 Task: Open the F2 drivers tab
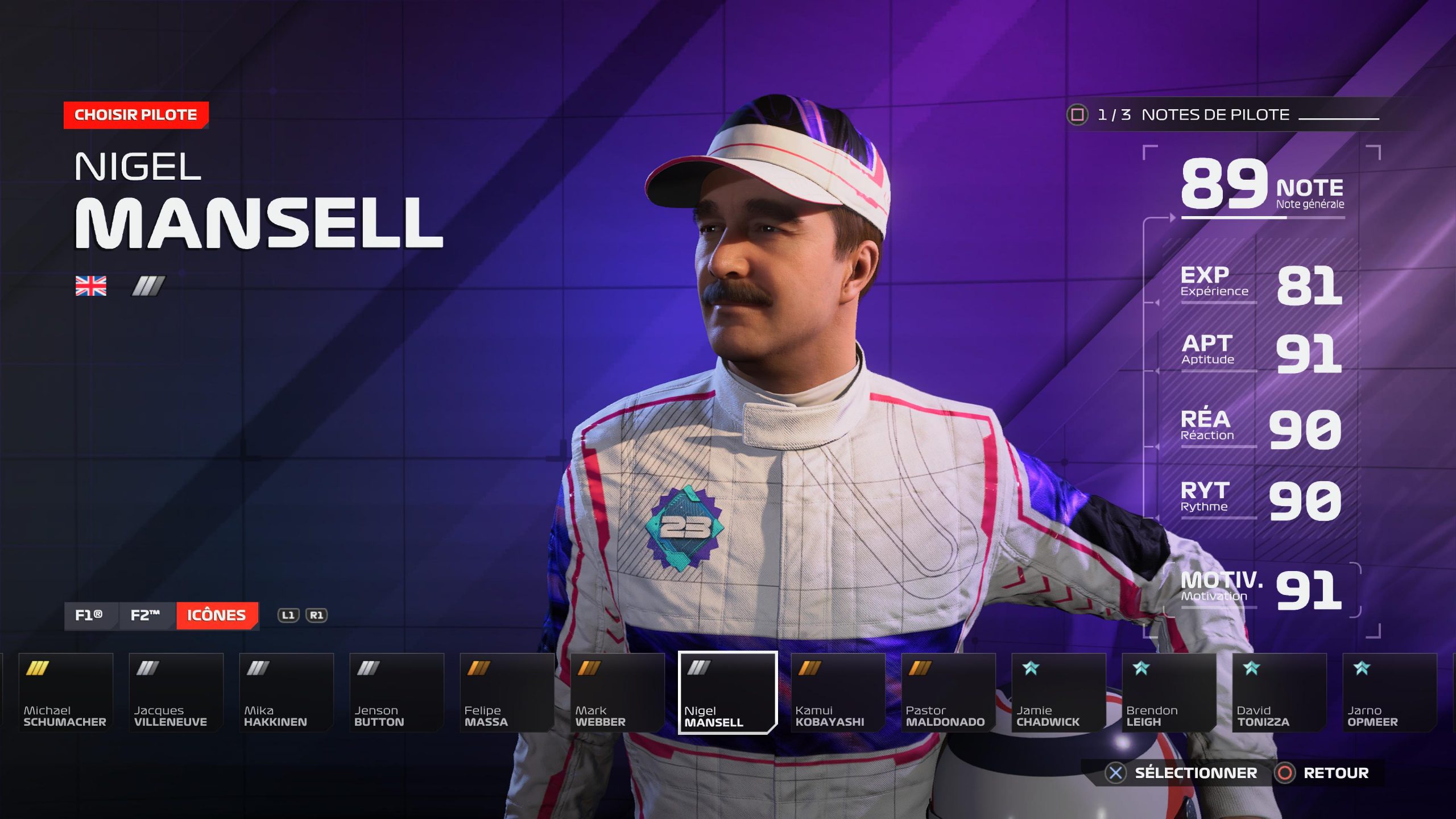tap(146, 615)
